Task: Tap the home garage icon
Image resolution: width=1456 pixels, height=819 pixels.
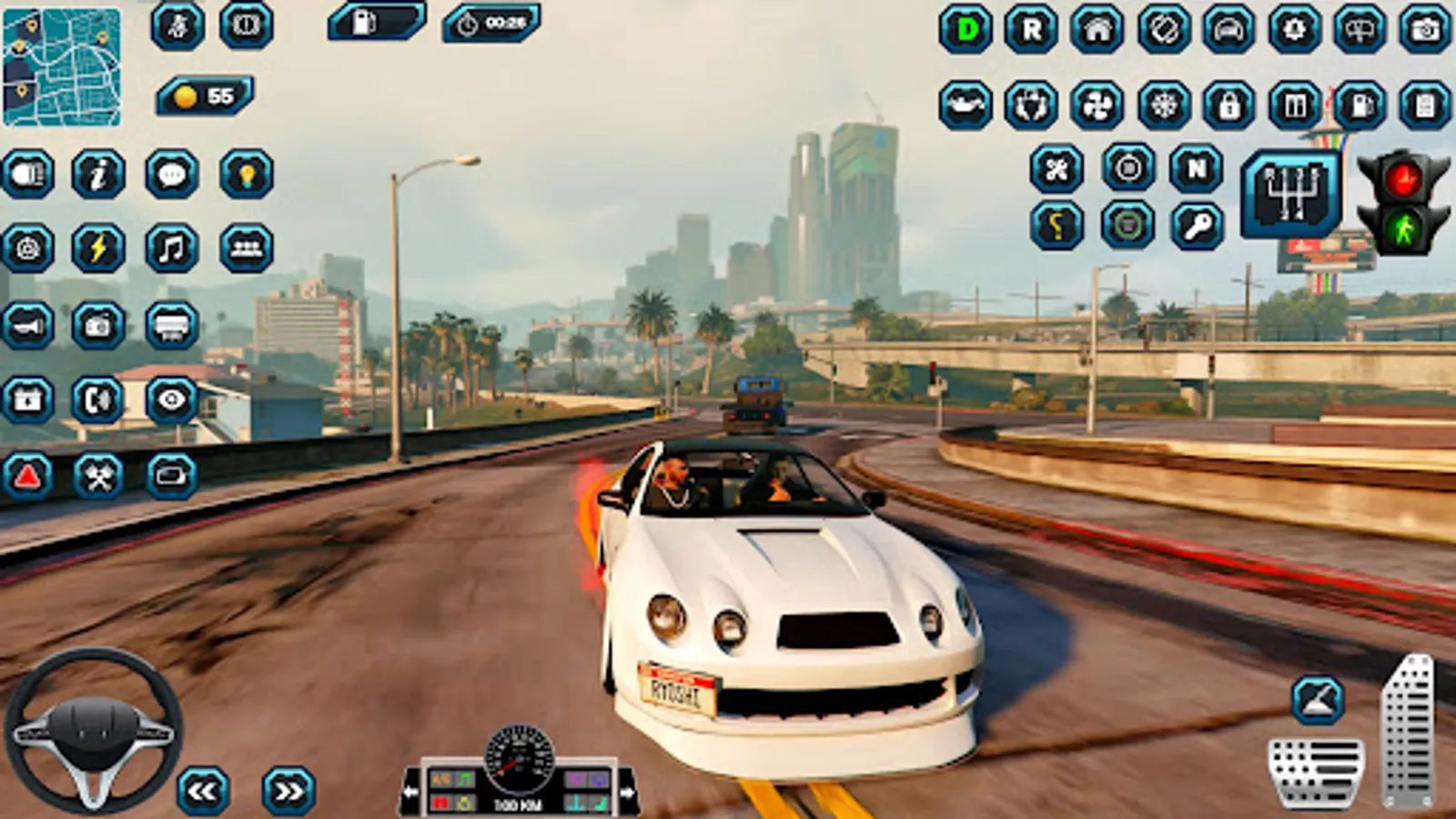Action: click(1097, 30)
